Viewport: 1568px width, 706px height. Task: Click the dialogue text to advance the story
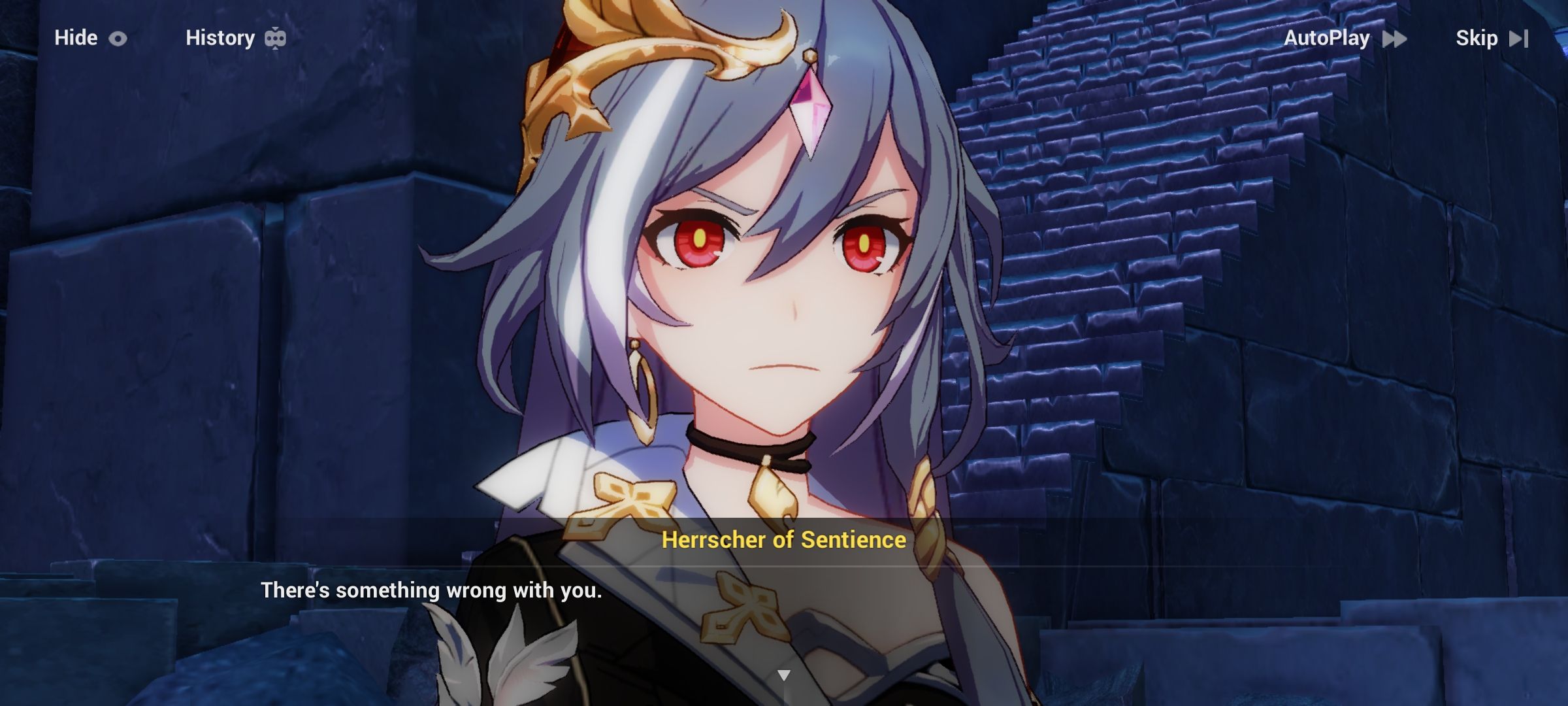[432, 590]
